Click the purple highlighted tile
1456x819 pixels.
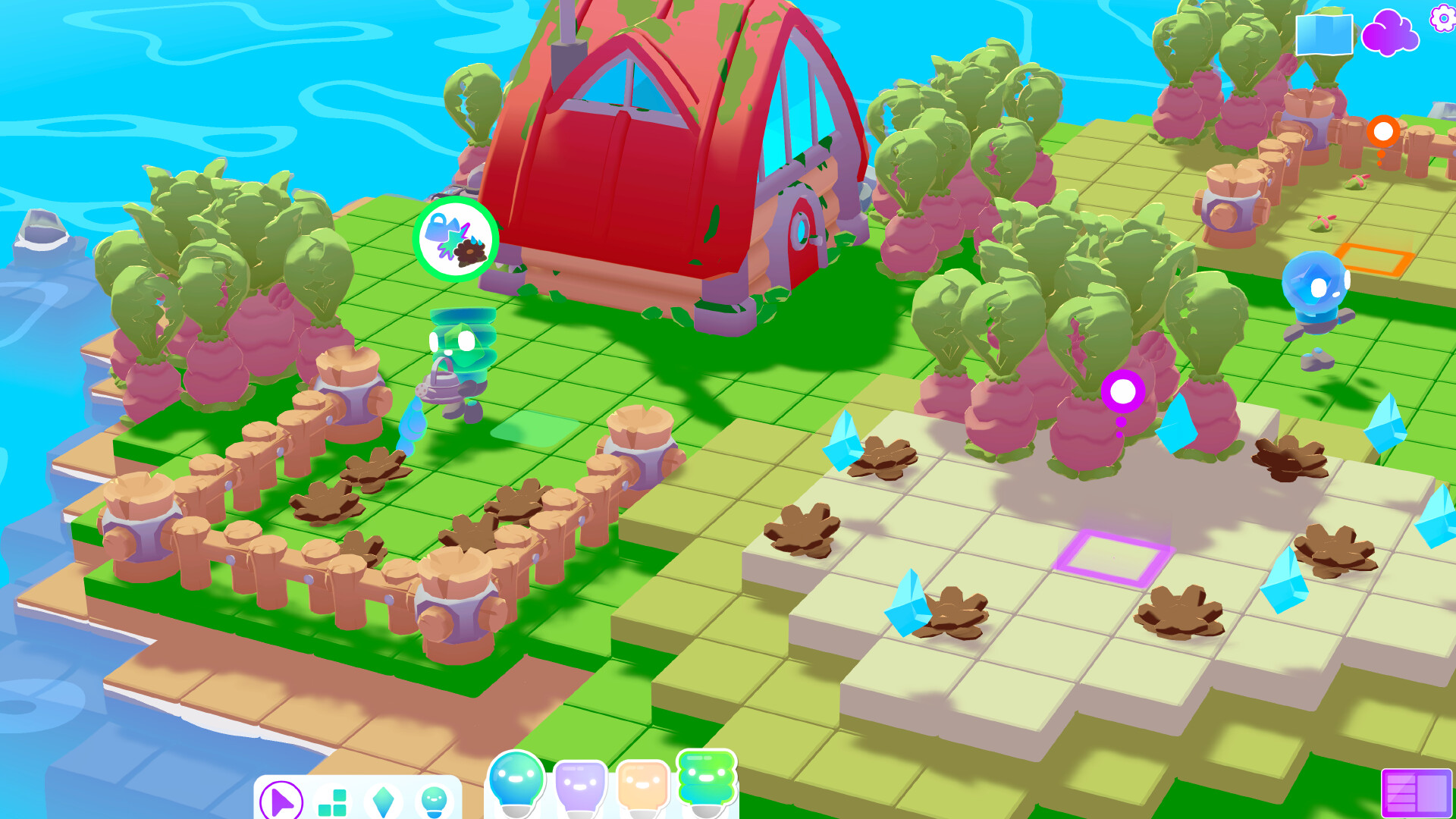point(1112,558)
